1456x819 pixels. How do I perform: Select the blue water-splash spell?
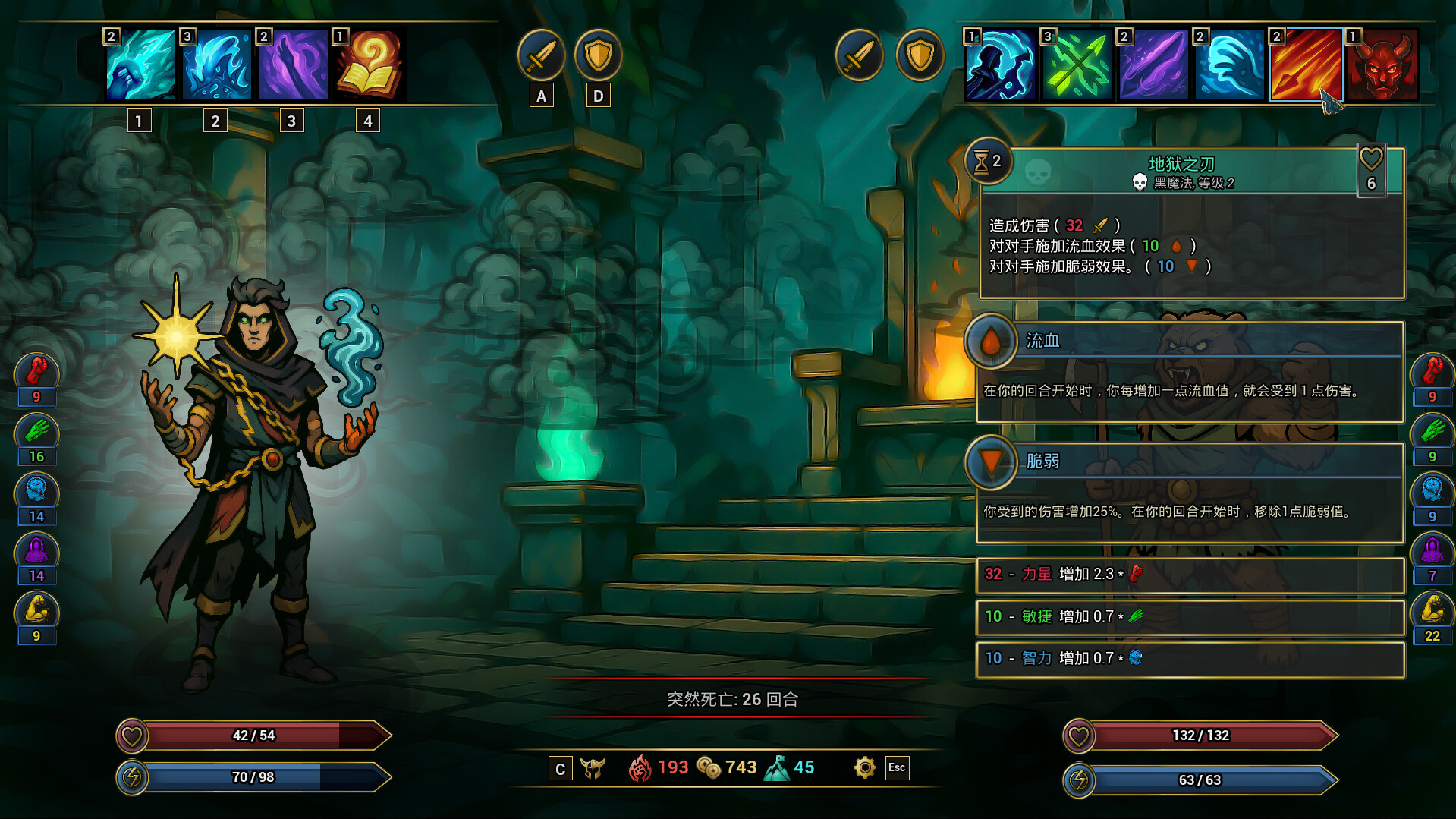[x=217, y=65]
